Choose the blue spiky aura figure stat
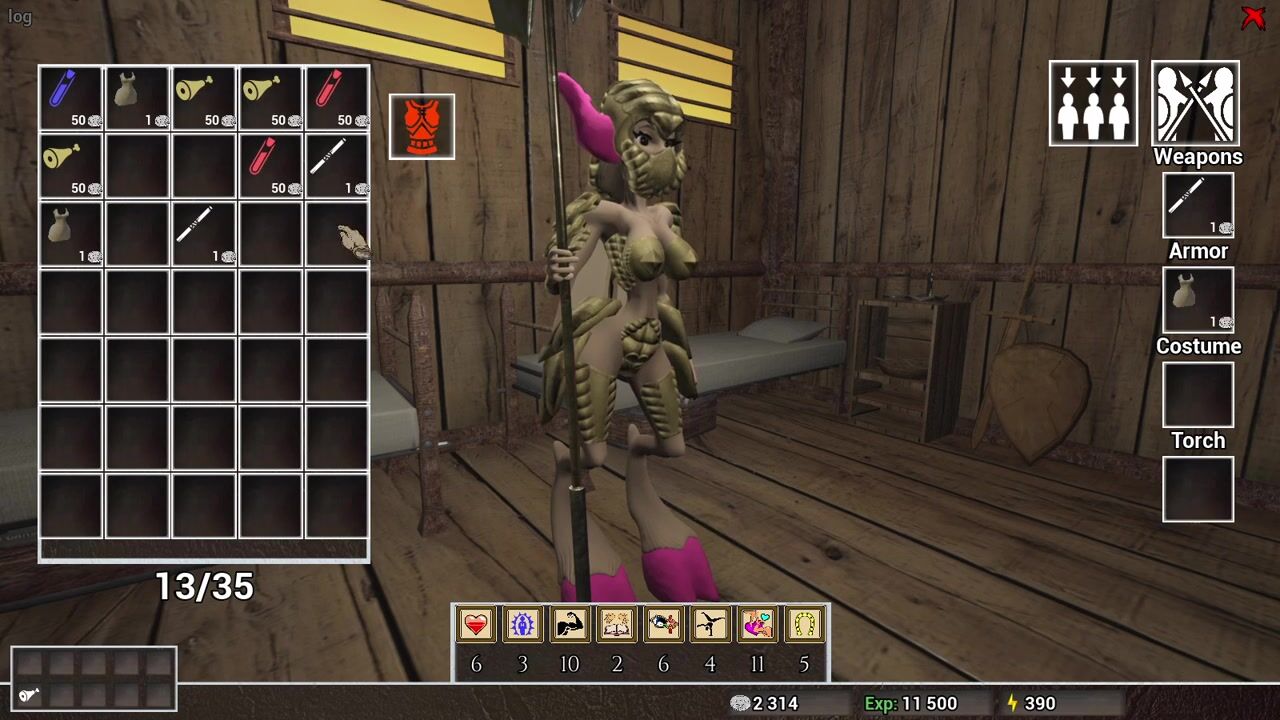Viewport: 1280px width, 720px height. click(x=523, y=625)
